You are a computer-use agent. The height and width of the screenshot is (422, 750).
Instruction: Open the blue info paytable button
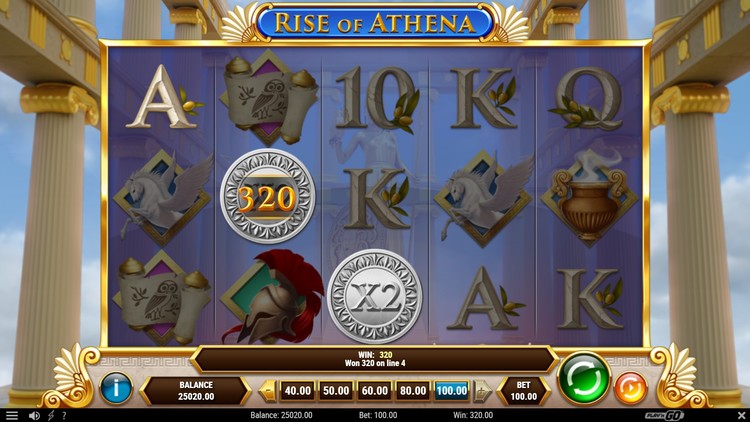click(x=116, y=388)
